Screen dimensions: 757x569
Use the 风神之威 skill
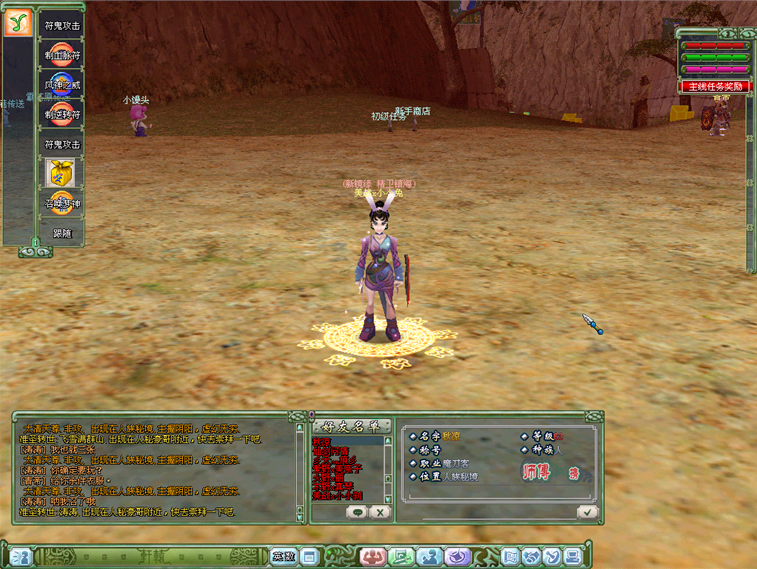pos(62,86)
